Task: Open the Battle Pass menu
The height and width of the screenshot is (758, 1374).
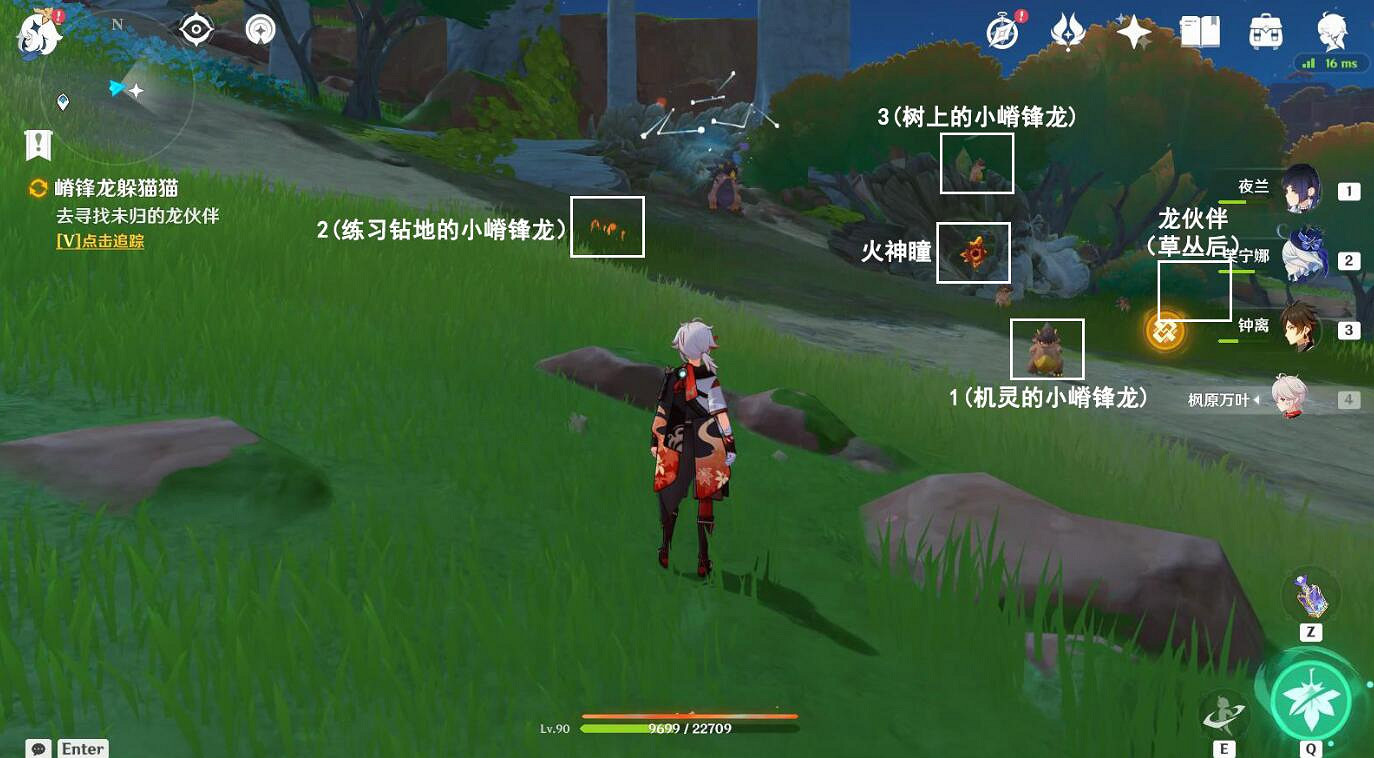Action: (1067, 33)
